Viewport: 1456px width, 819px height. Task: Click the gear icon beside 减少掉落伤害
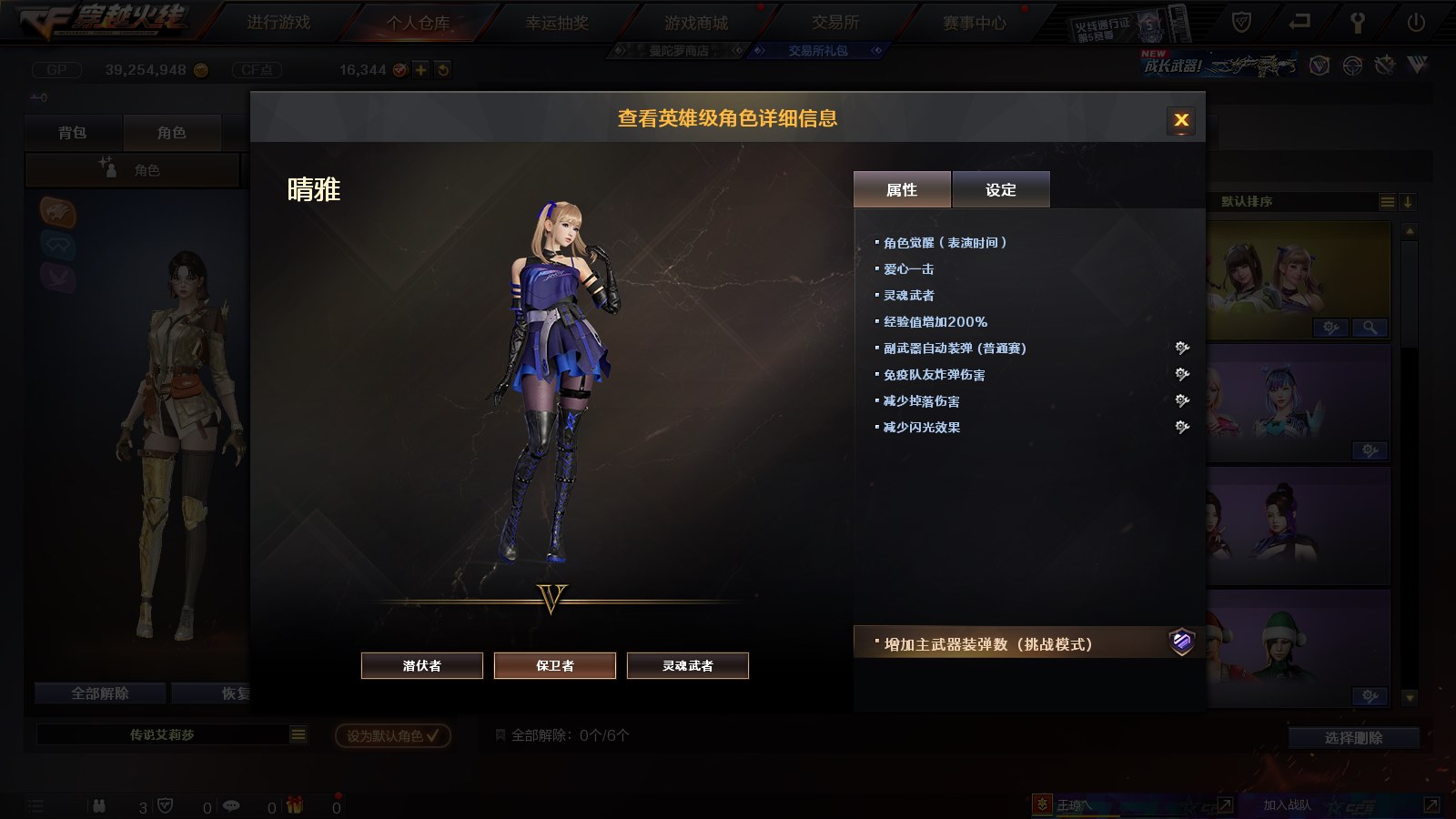1182,400
